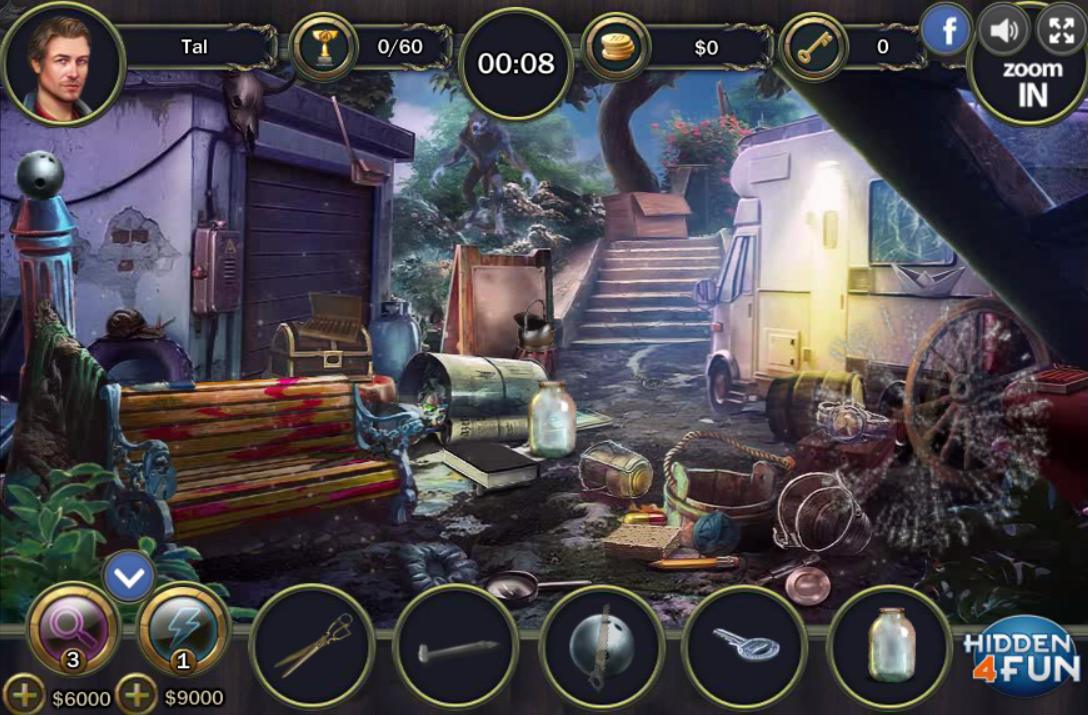Open the Facebook share button
The width and height of the screenshot is (1088, 715).
945,30
